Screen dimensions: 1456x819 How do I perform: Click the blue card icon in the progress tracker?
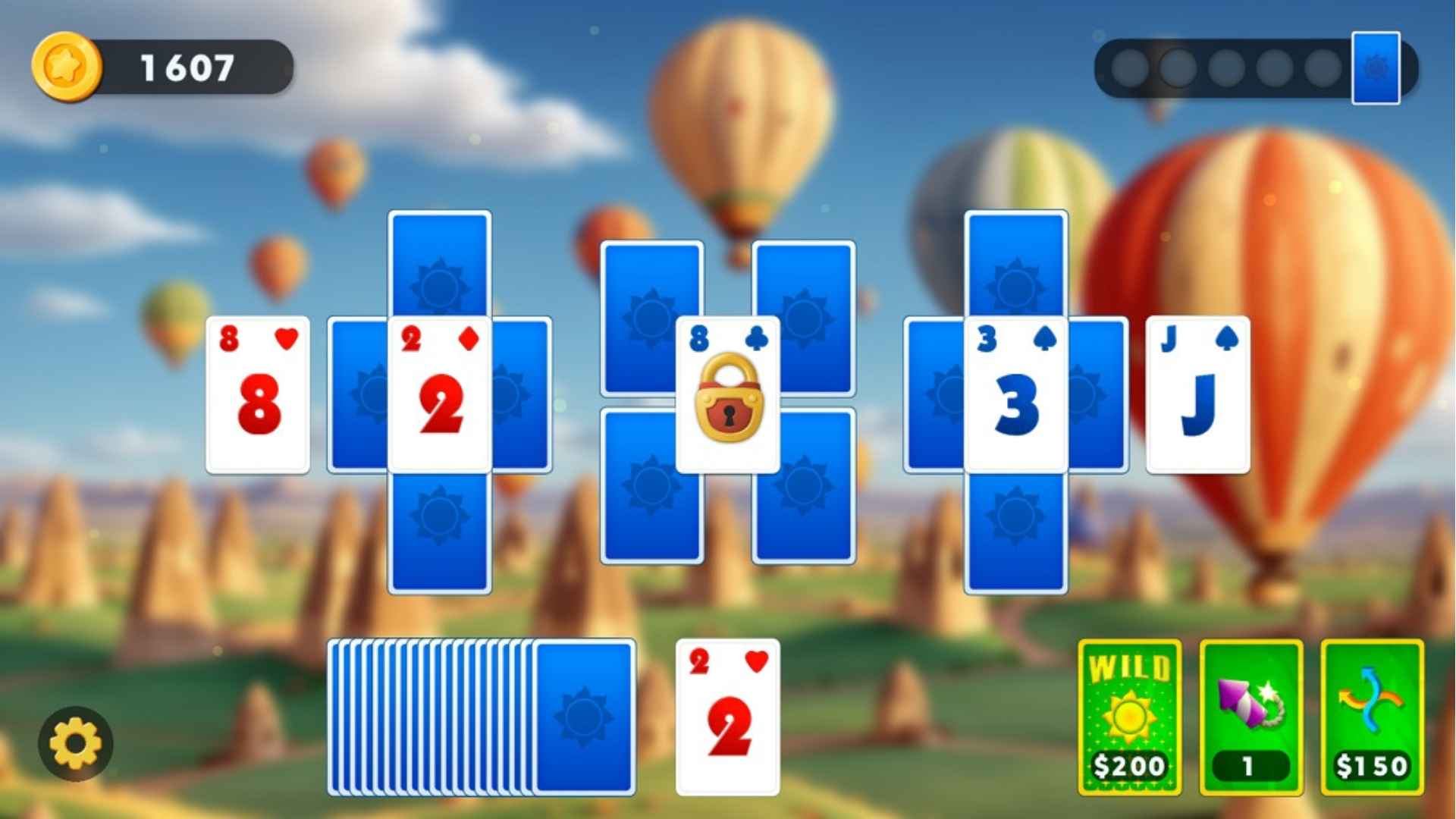pyautogui.click(x=1377, y=68)
